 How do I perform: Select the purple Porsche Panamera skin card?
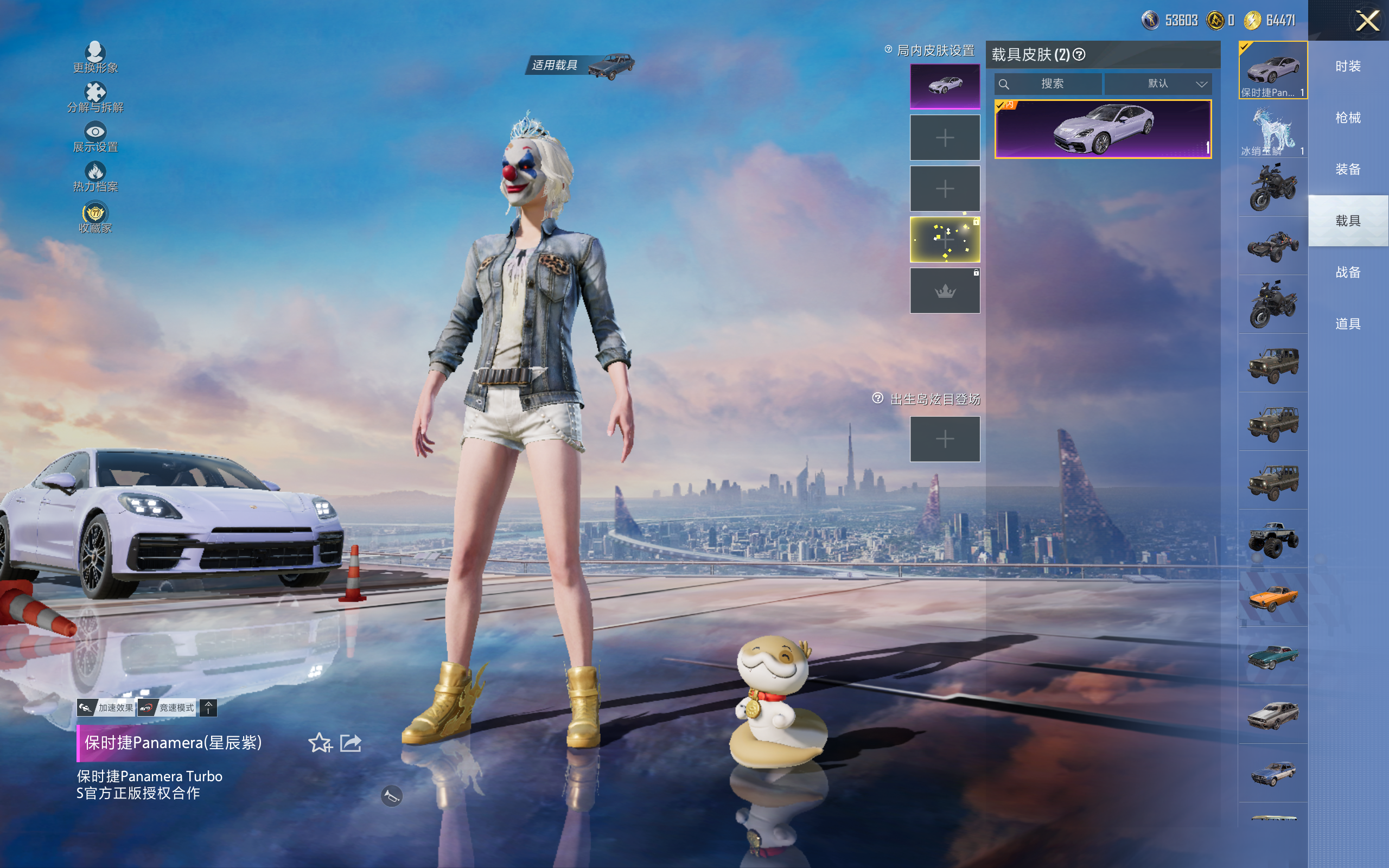pyautogui.click(x=1103, y=129)
